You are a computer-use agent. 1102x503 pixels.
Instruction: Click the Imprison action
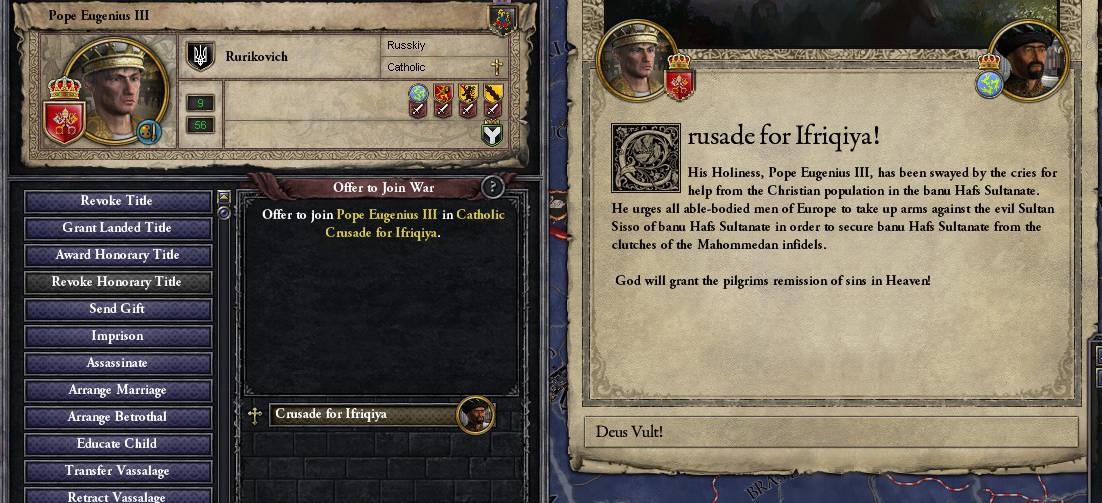click(117, 336)
